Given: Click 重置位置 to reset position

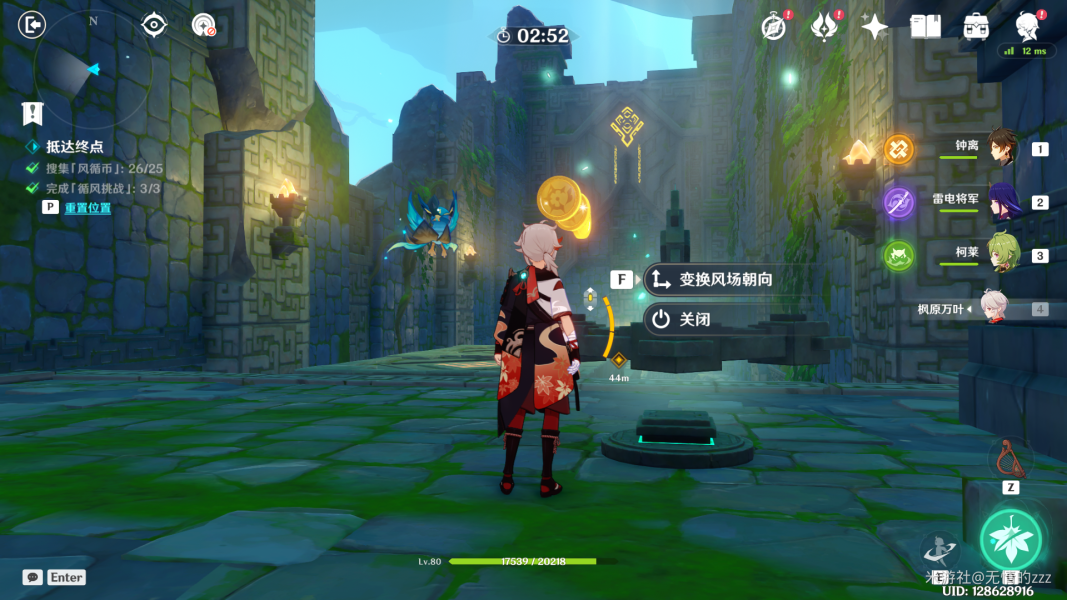Looking at the screenshot, I should pyautogui.click(x=88, y=208).
